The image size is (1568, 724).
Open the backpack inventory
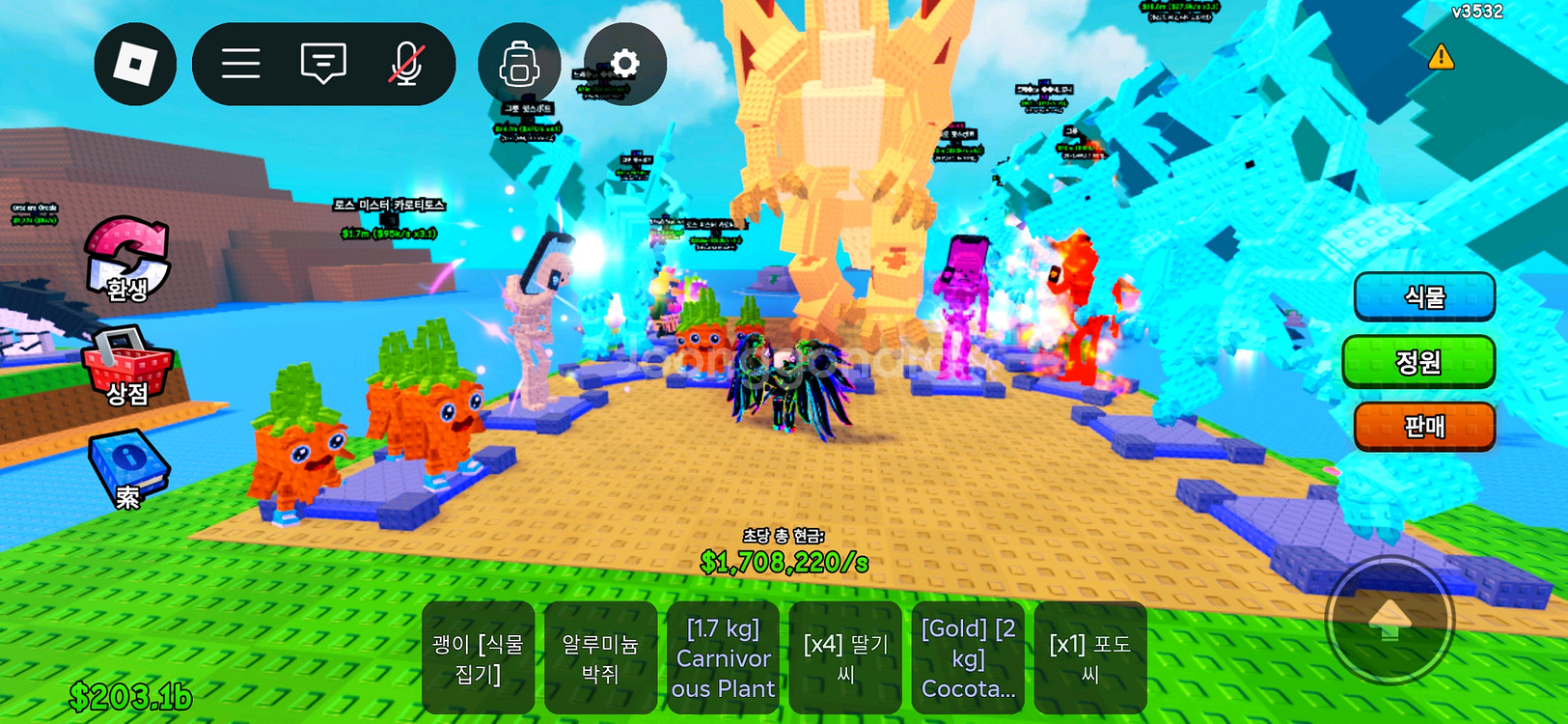(519, 65)
